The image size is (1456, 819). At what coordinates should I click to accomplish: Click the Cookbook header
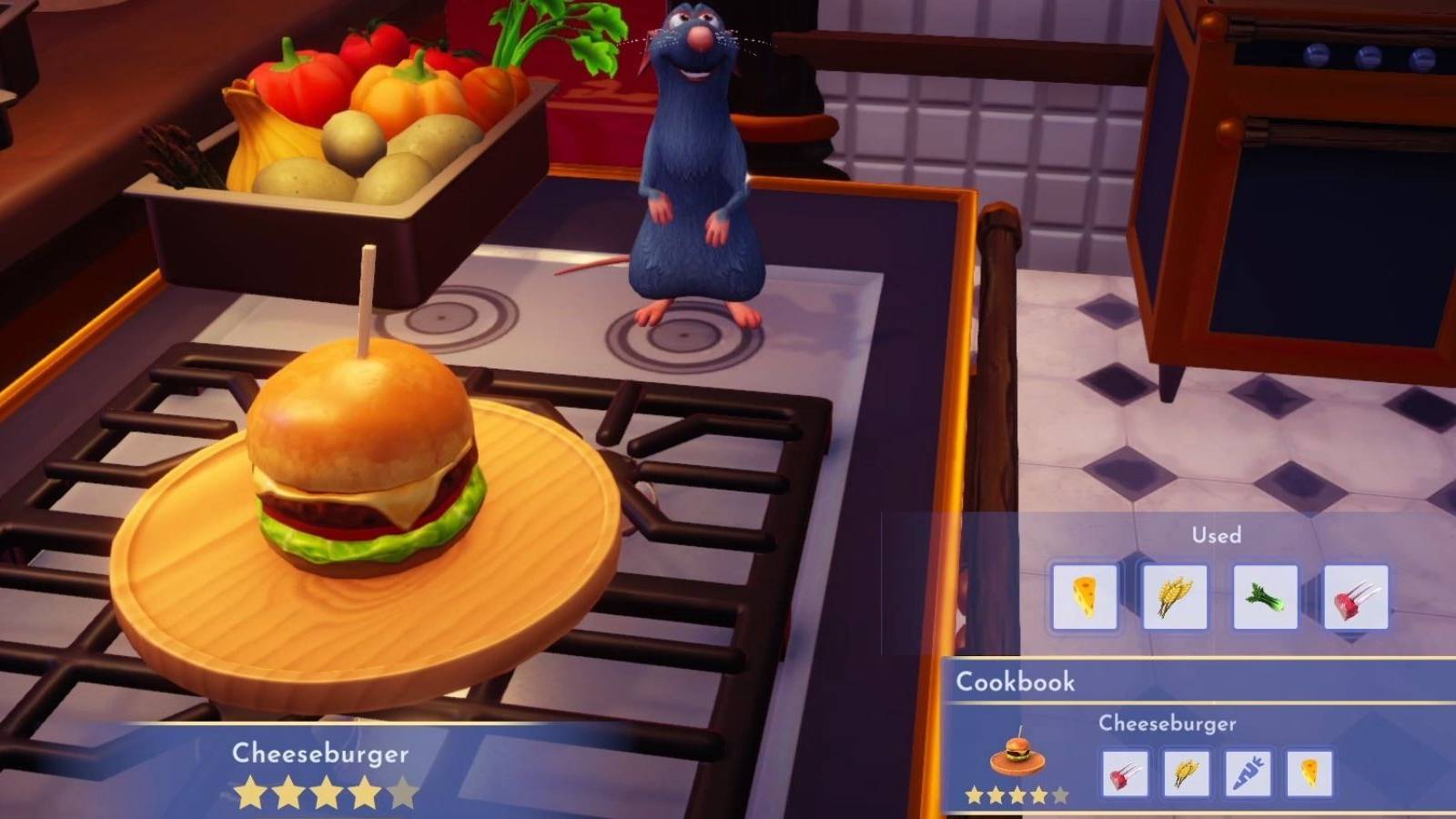point(1015,682)
